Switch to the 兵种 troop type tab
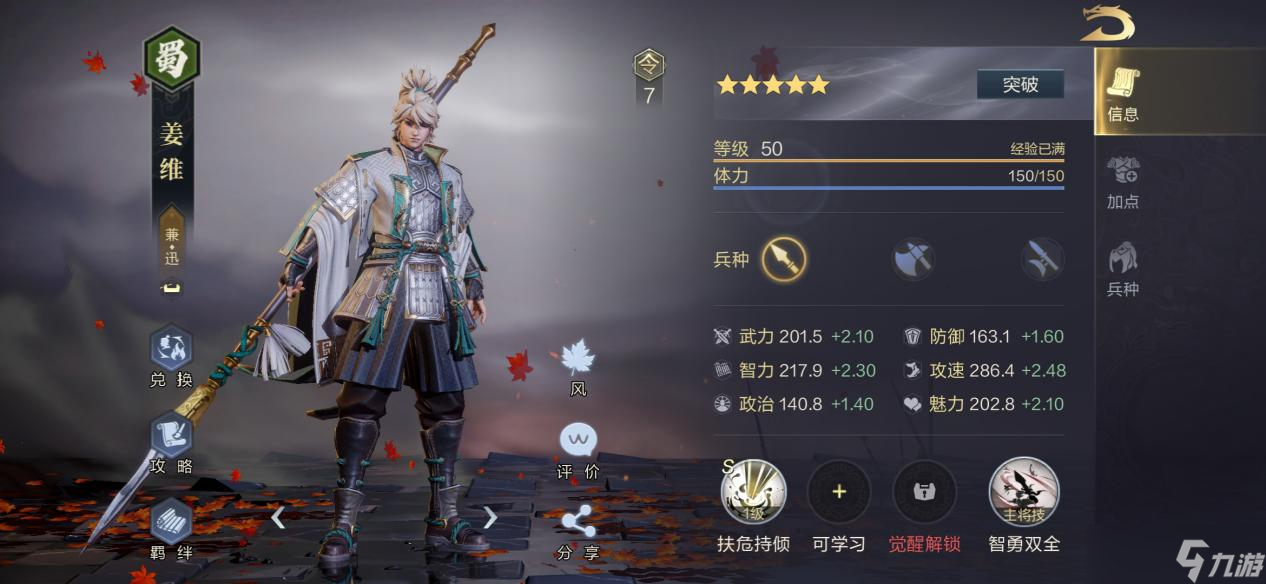This screenshot has height=584, width=1266. tap(1123, 268)
